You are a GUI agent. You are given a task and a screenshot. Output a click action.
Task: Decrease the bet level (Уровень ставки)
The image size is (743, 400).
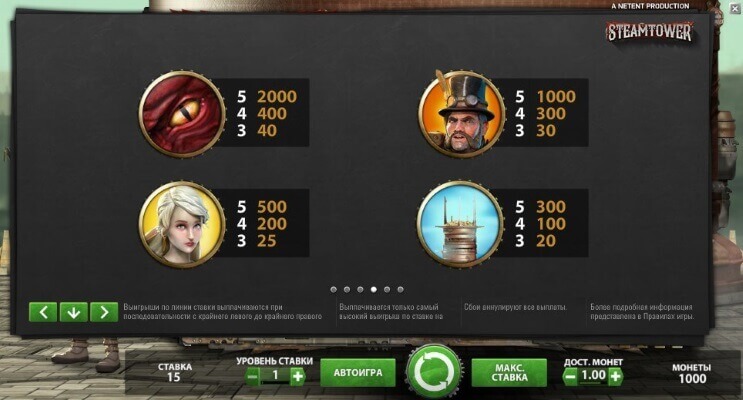pos(254,376)
